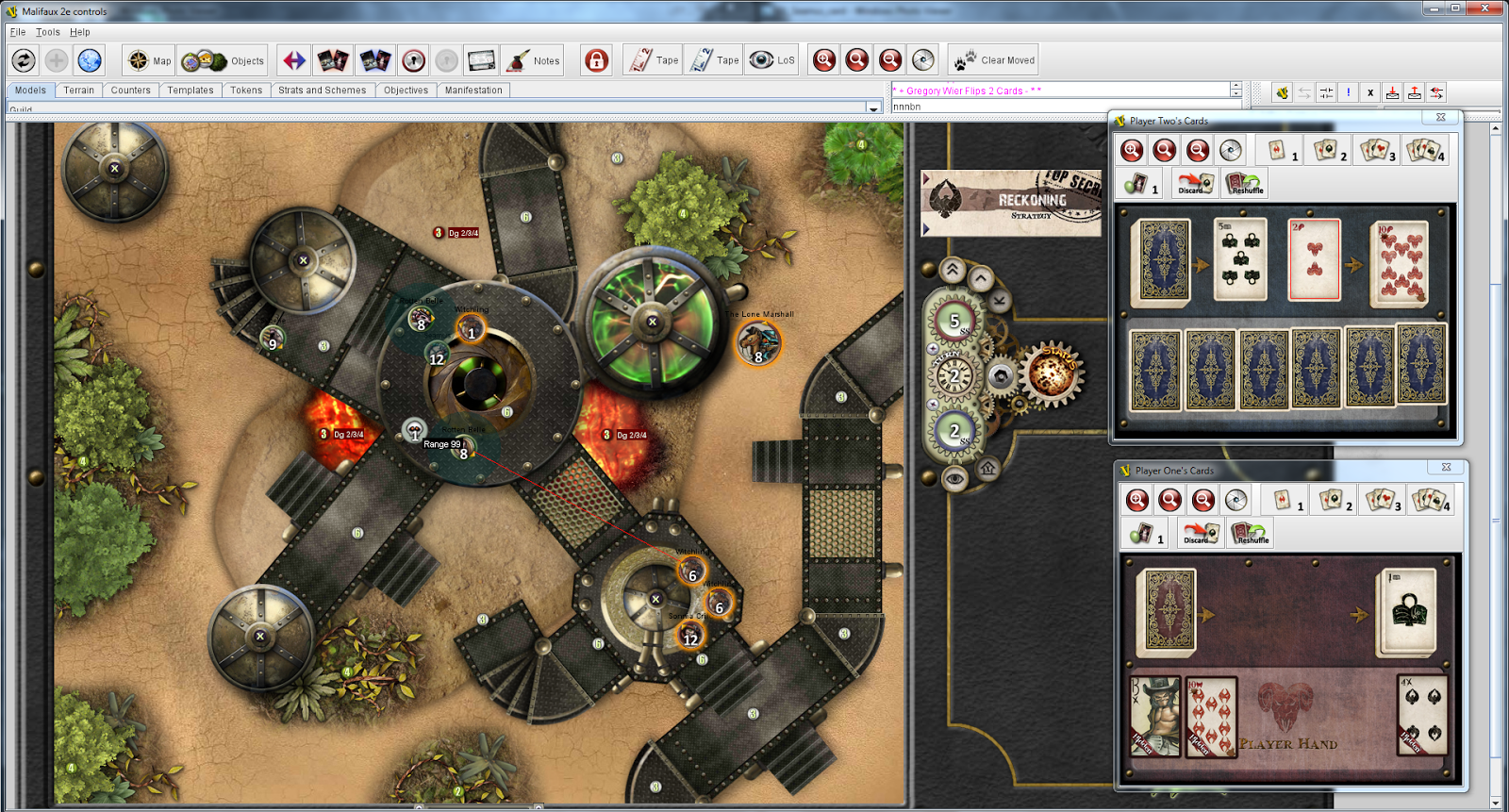Select the Templates tab
This screenshot has width=1509, height=812.
(x=191, y=91)
